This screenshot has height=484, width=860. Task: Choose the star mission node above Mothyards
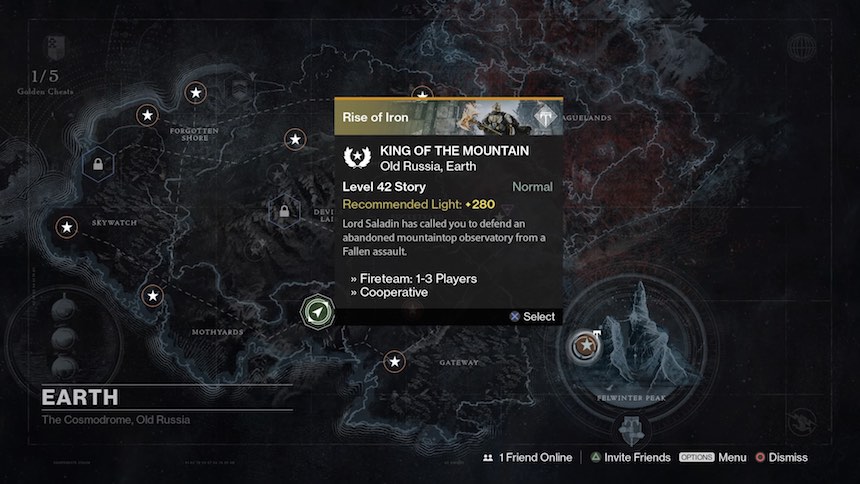click(x=152, y=295)
